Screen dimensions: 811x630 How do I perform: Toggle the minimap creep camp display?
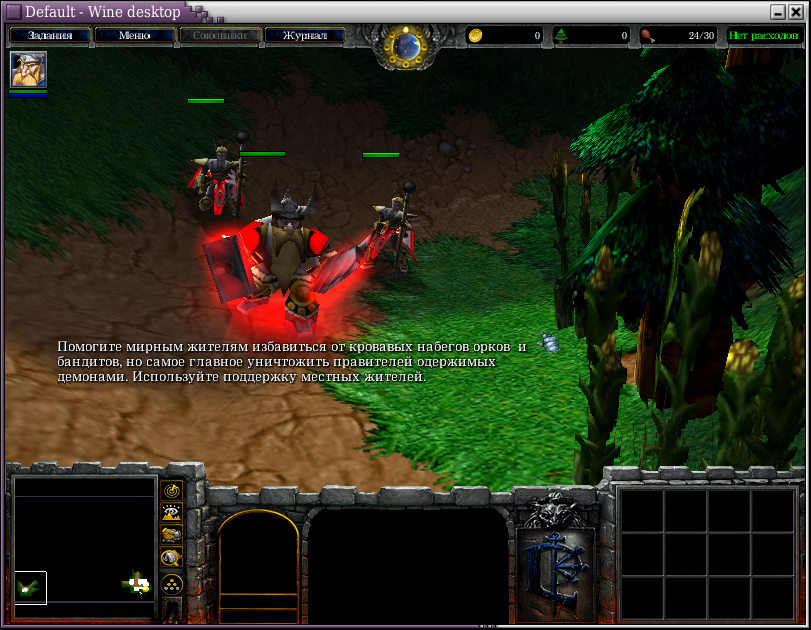click(171, 559)
